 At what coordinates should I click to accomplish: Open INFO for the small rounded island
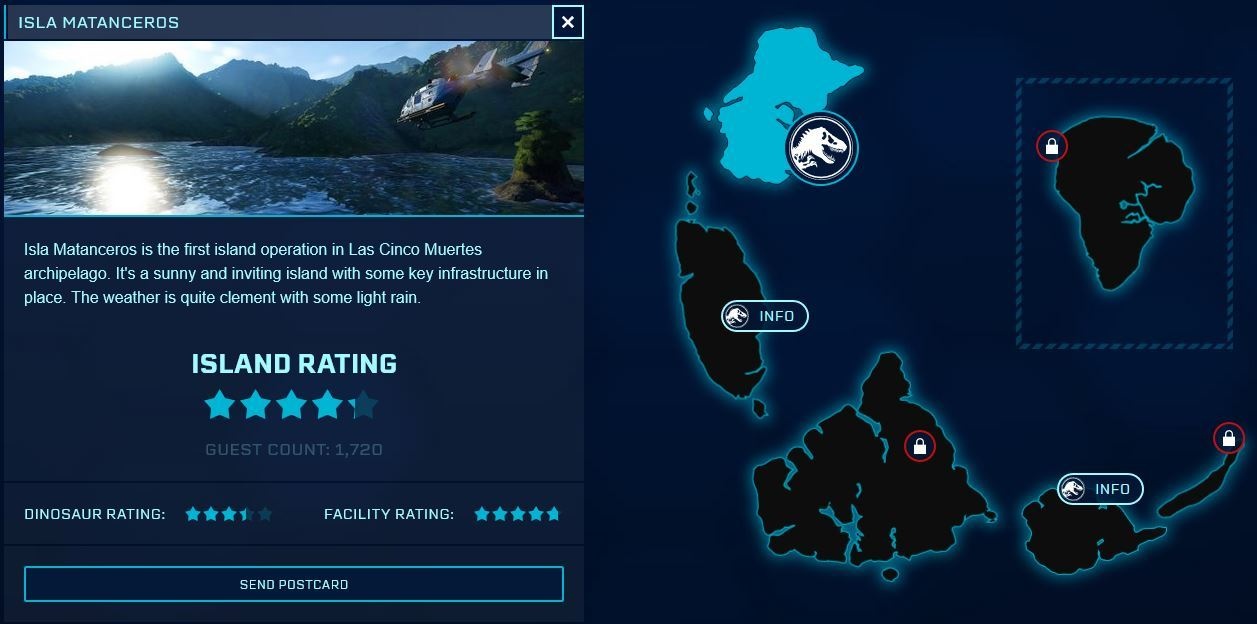click(1100, 489)
